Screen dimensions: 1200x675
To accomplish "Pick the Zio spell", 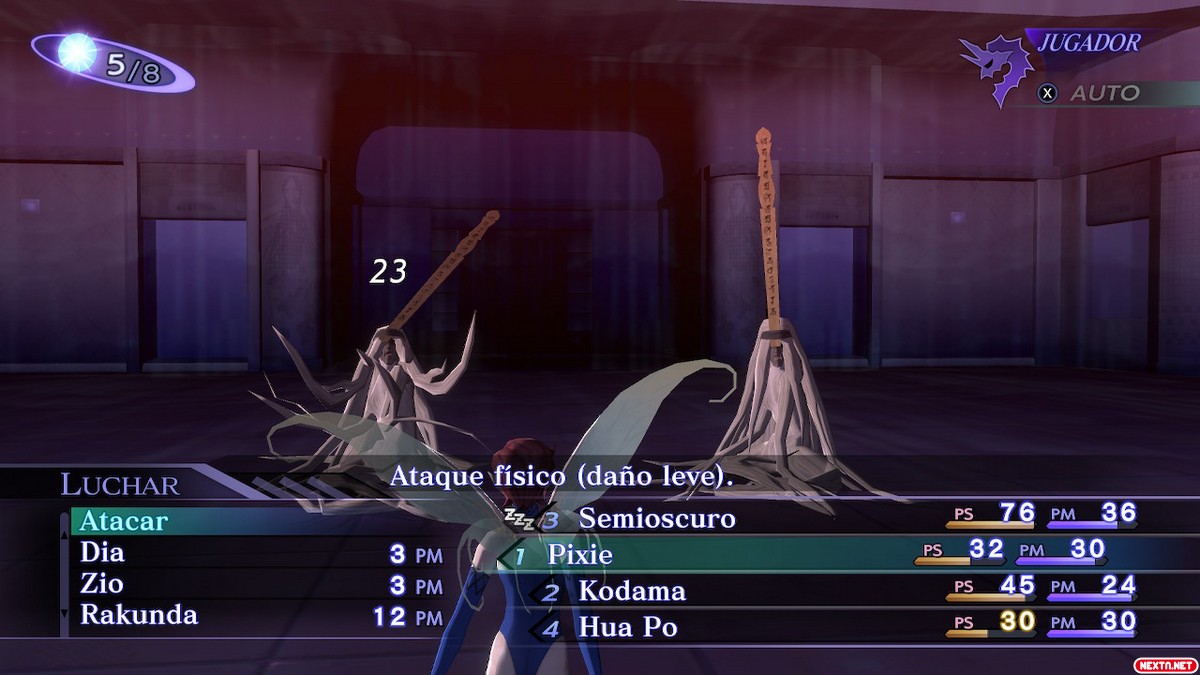I will pos(102,583).
